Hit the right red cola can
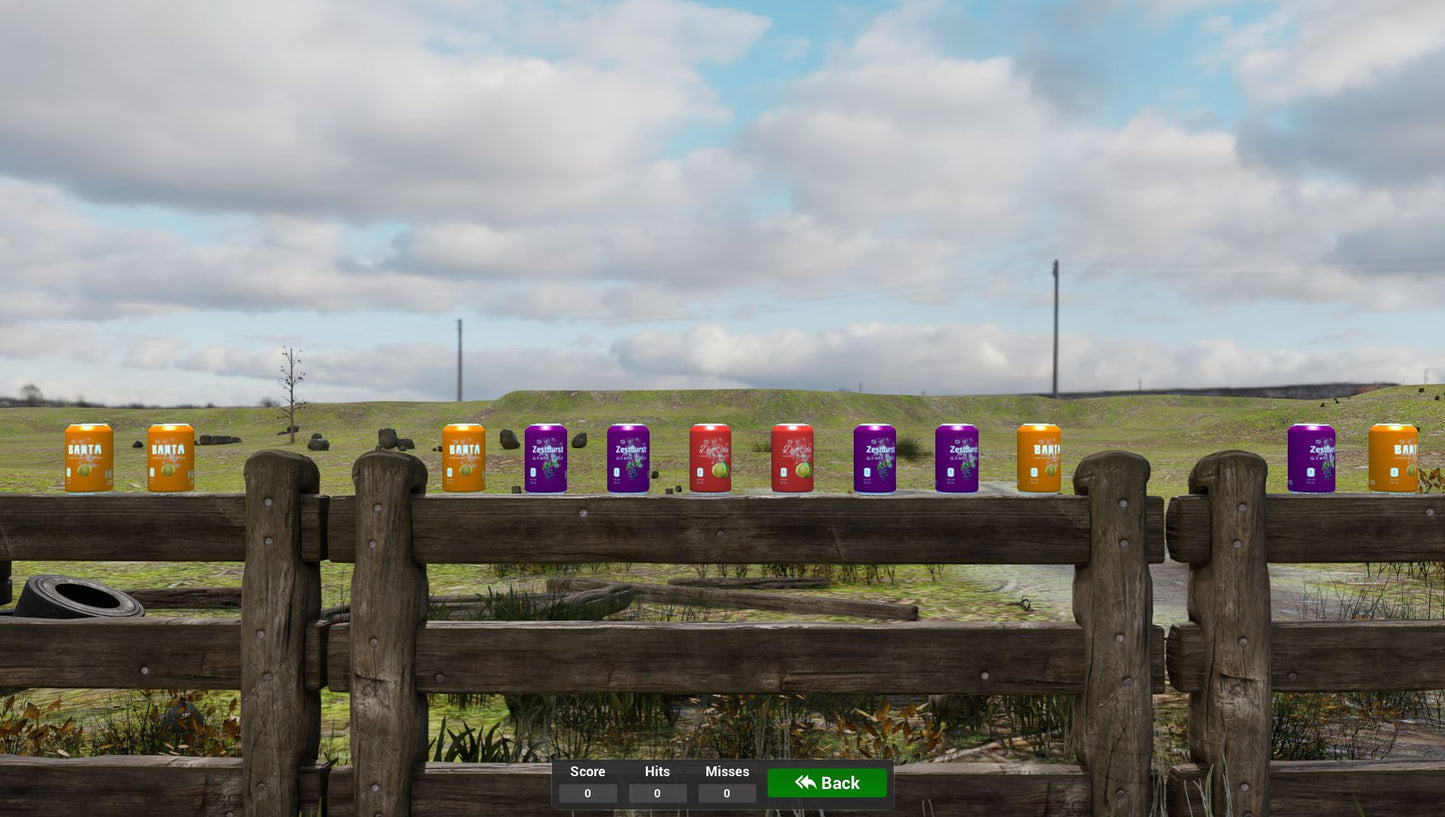This screenshot has width=1445, height=817. tap(792, 460)
